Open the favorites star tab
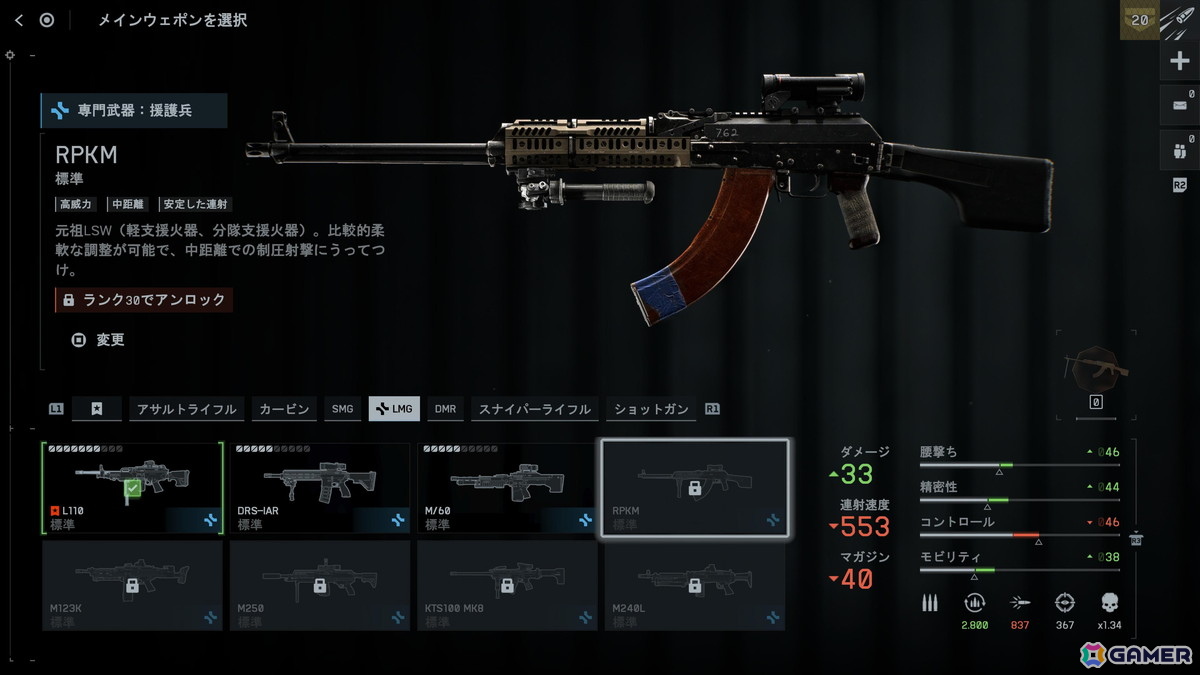This screenshot has width=1200, height=675. [96, 409]
